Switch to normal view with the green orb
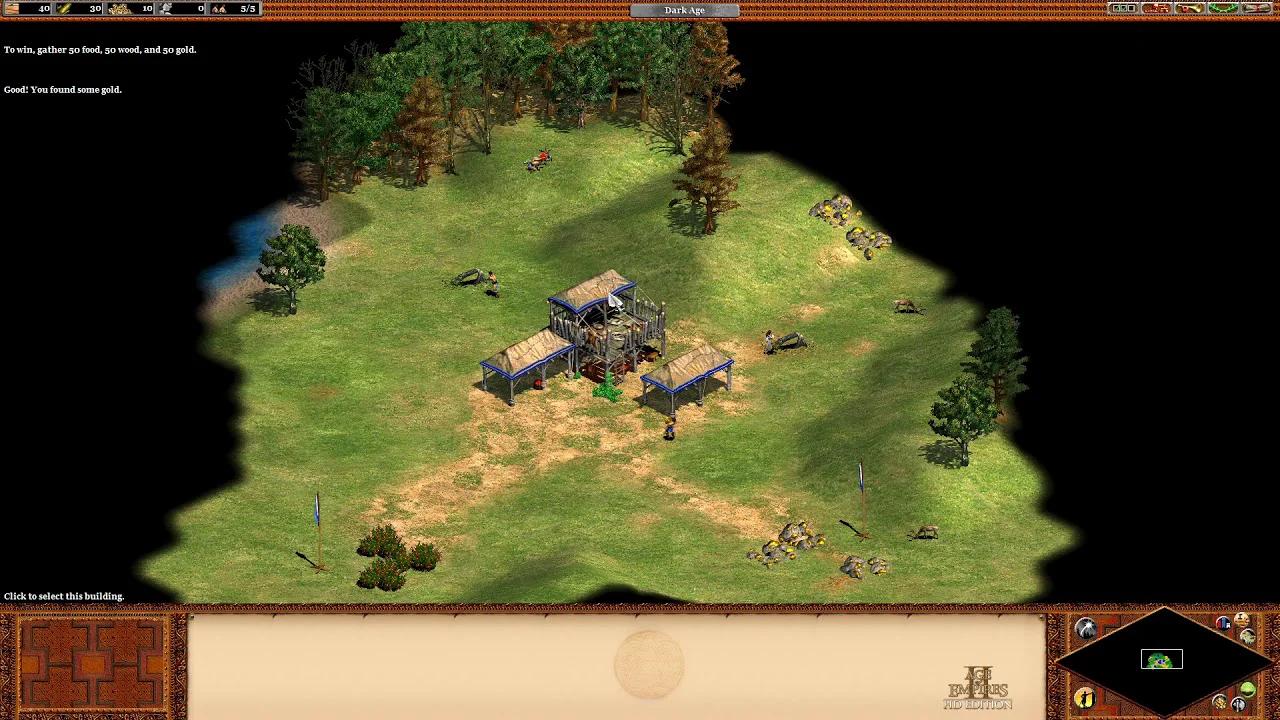This screenshot has width=1280, height=720. tap(1247, 689)
